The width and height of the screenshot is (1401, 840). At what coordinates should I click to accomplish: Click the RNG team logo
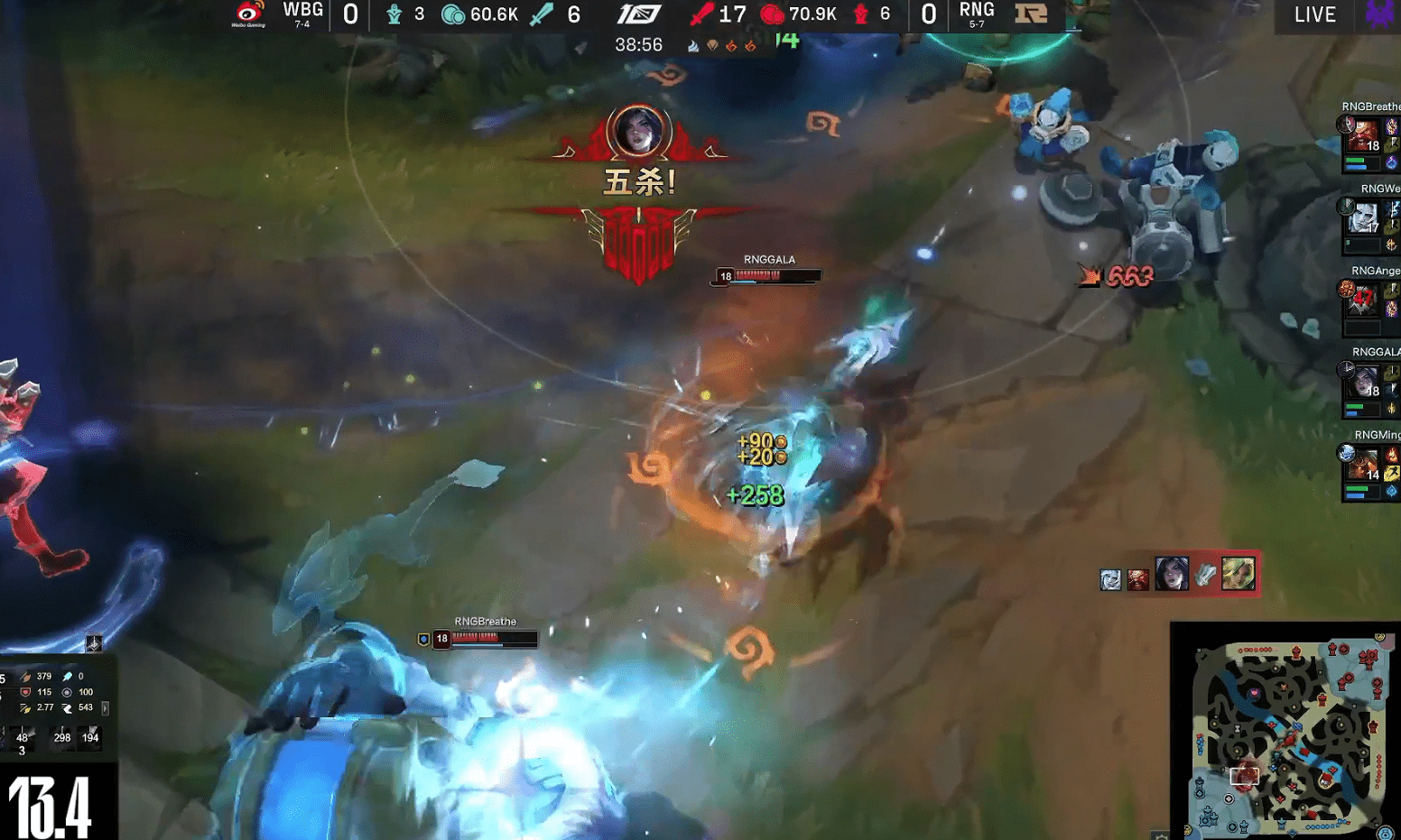[x=1031, y=14]
